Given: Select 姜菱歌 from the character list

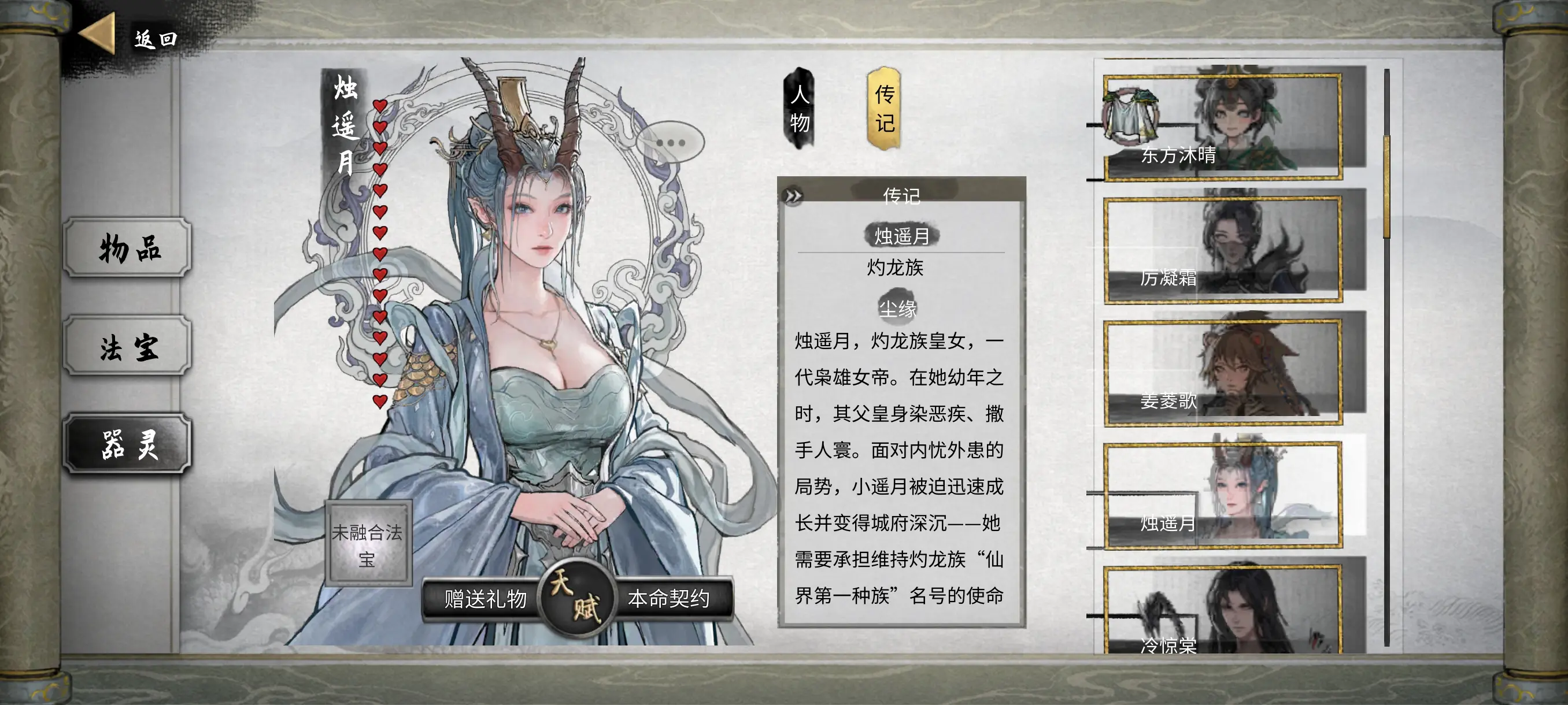Looking at the screenshot, I should [1222, 372].
